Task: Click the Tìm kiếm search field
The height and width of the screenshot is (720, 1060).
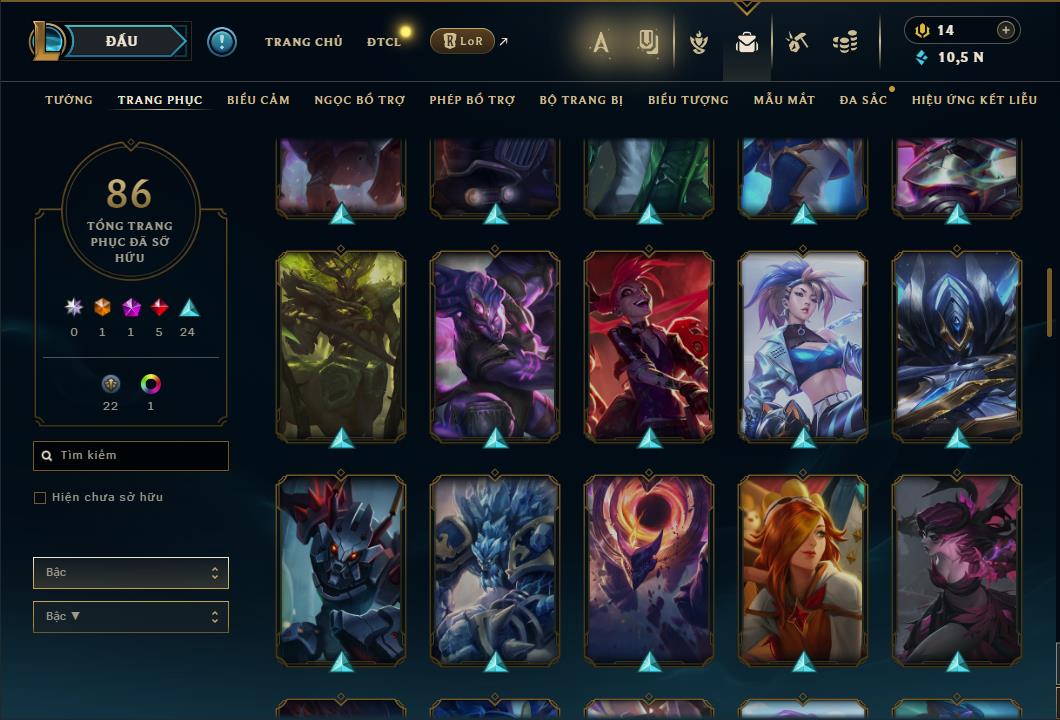Action: (x=131, y=456)
